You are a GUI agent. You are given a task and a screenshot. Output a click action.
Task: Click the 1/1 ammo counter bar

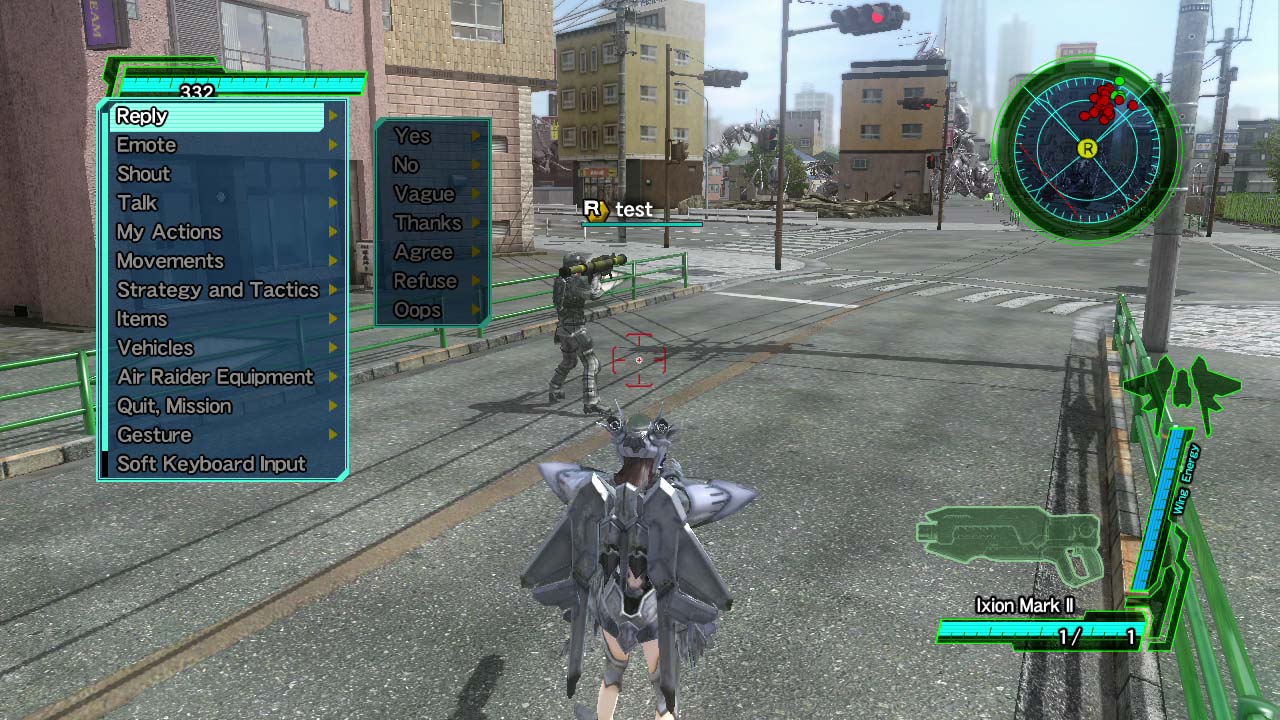tap(1042, 629)
